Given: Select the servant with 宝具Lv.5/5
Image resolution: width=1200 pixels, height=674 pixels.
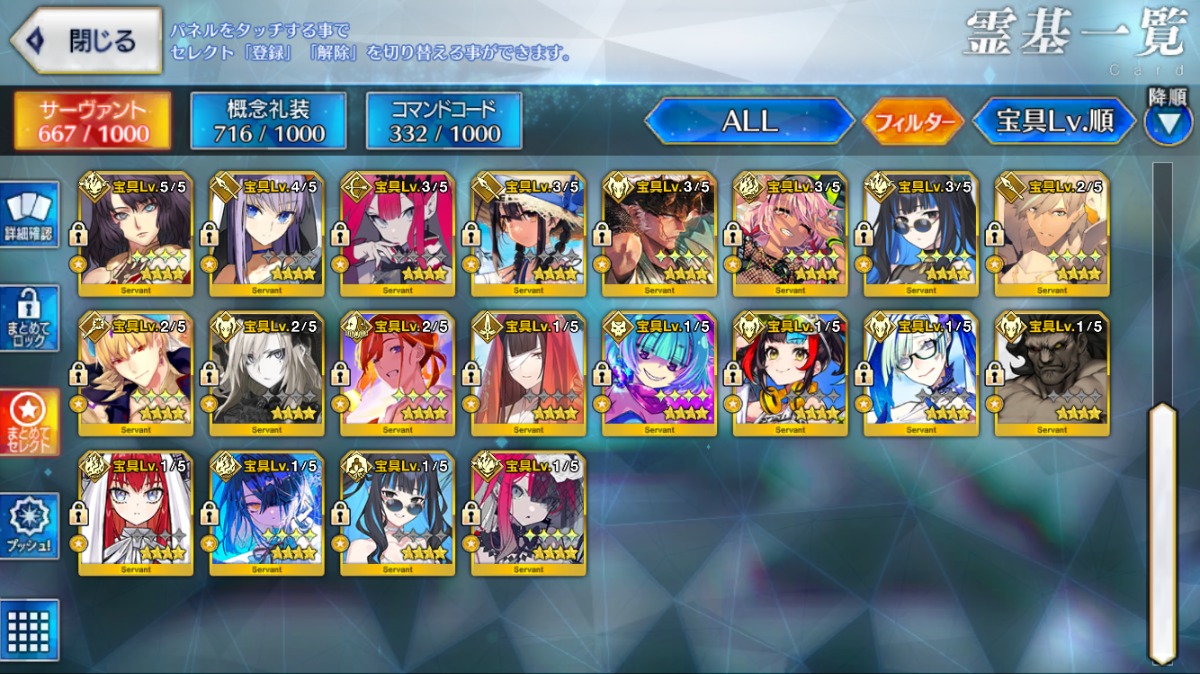Looking at the screenshot, I should click(135, 235).
